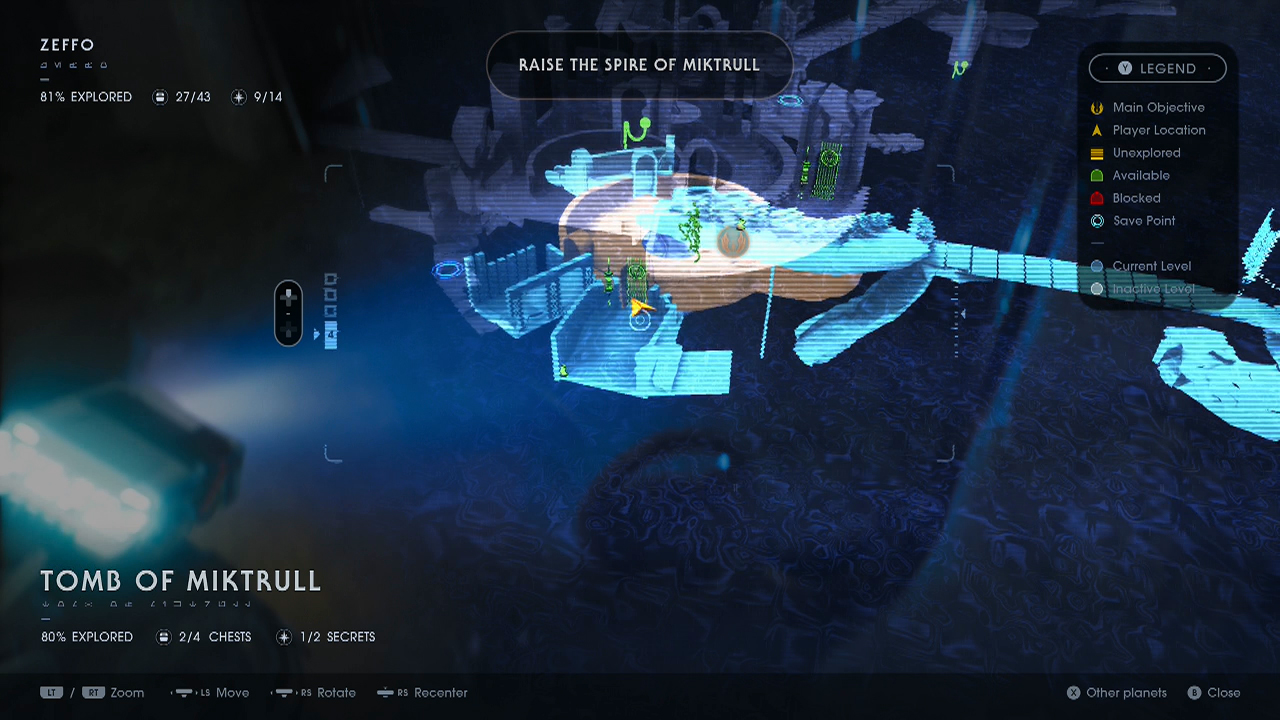Click the Unexplored legend entry

point(1146,153)
